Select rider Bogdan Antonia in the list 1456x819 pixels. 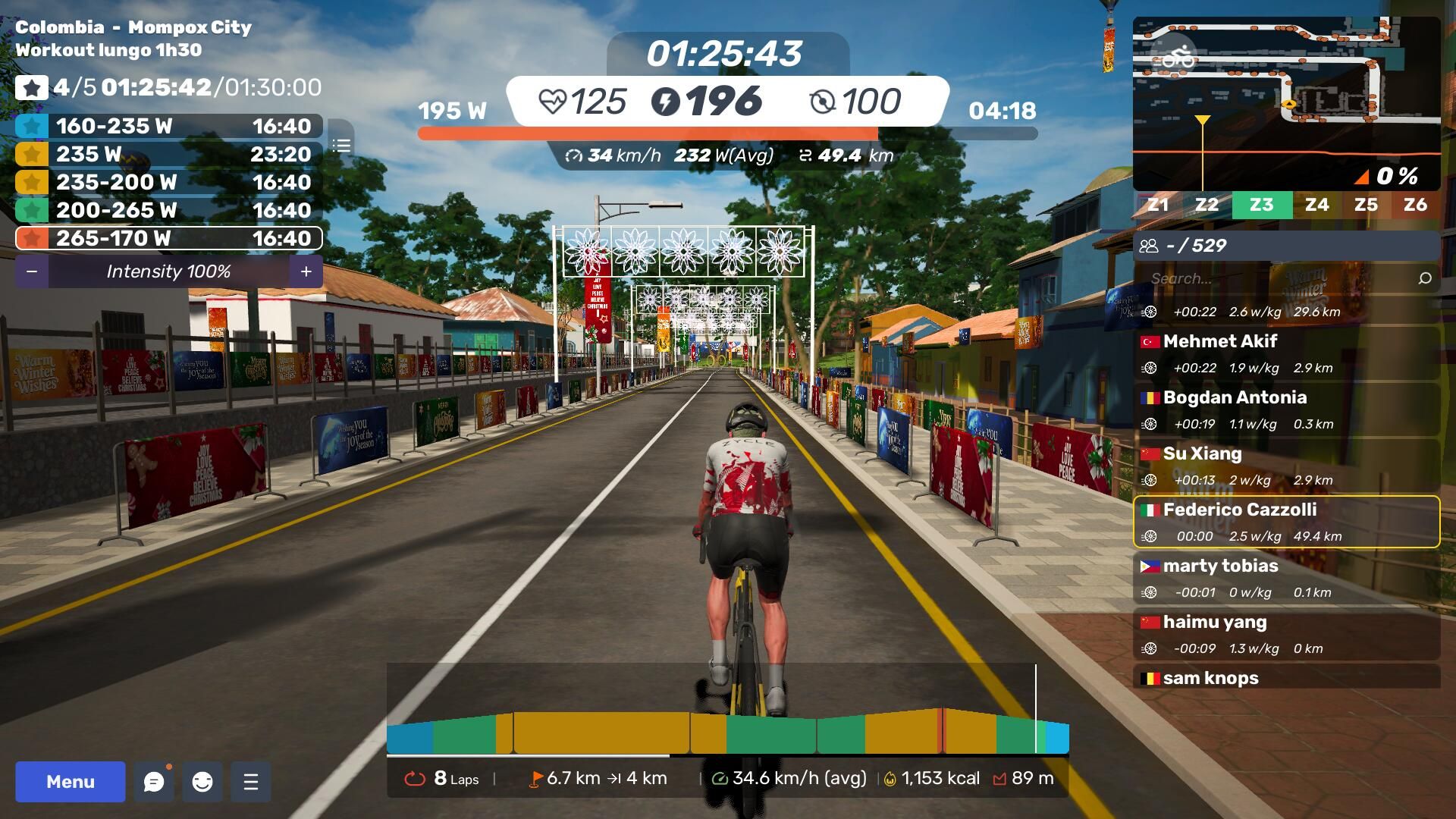pyautogui.click(x=1286, y=409)
